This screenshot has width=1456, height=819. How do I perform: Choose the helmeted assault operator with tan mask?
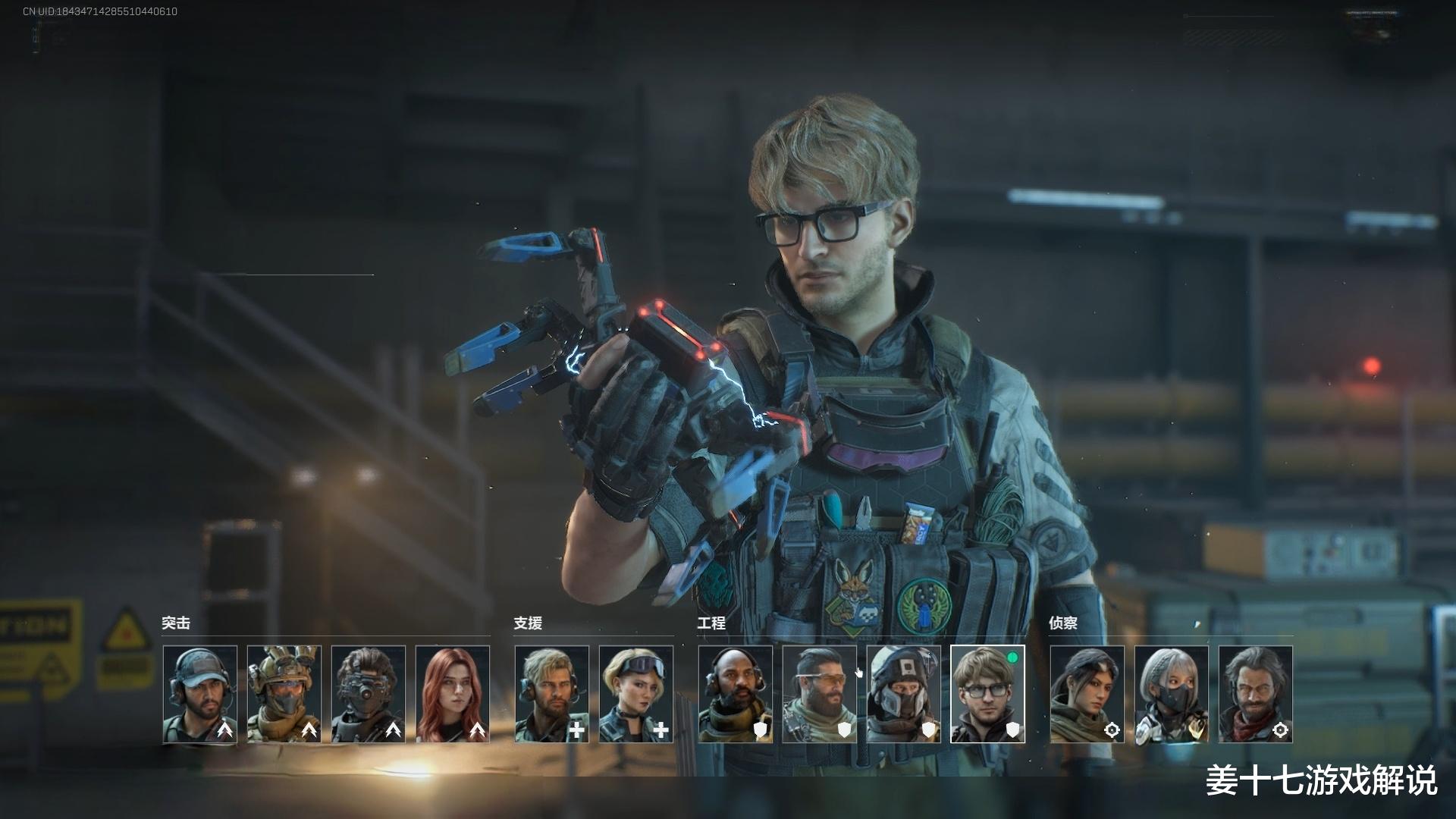(284, 694)
